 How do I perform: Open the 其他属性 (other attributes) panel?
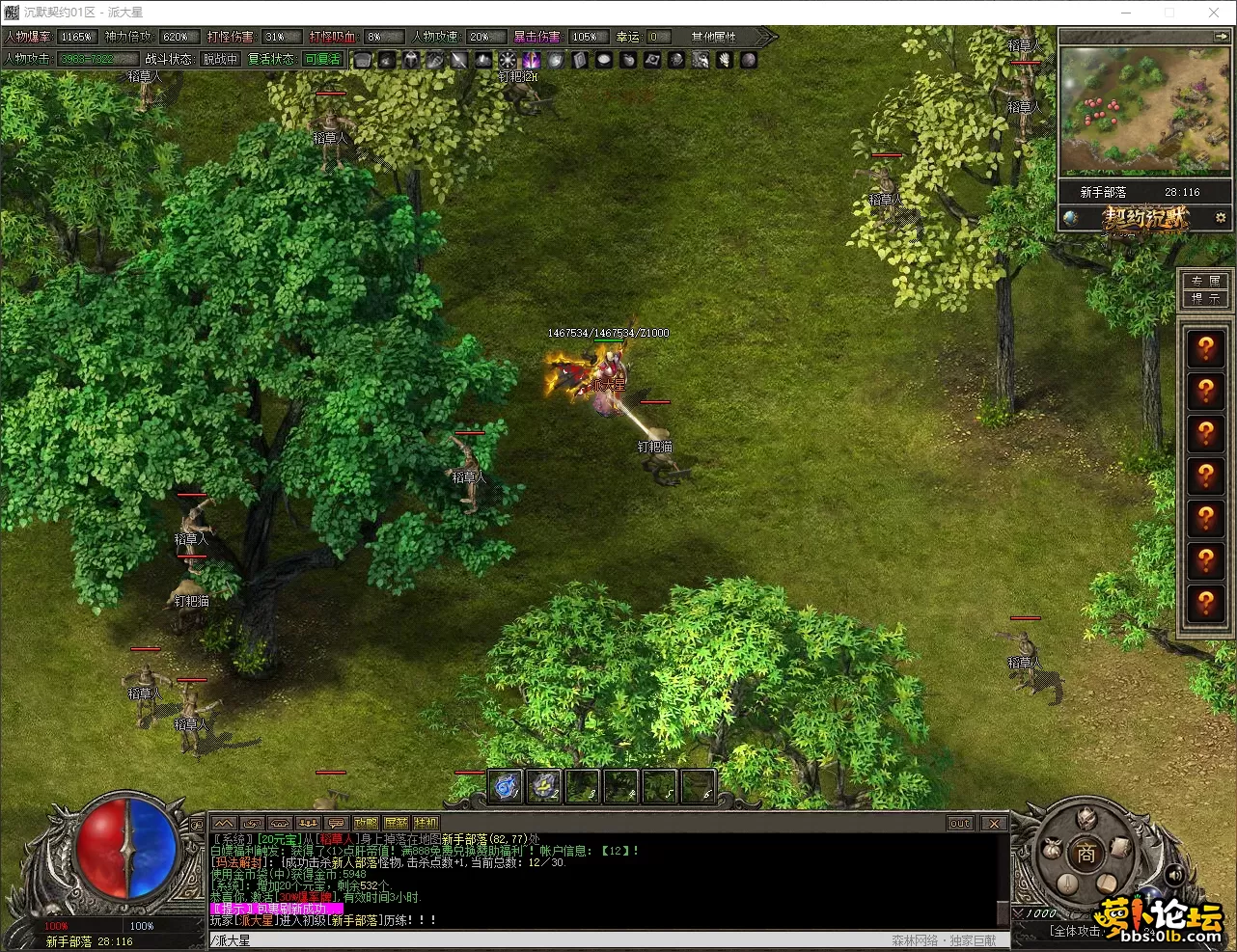pyautogui.click(x=714, y=37)
